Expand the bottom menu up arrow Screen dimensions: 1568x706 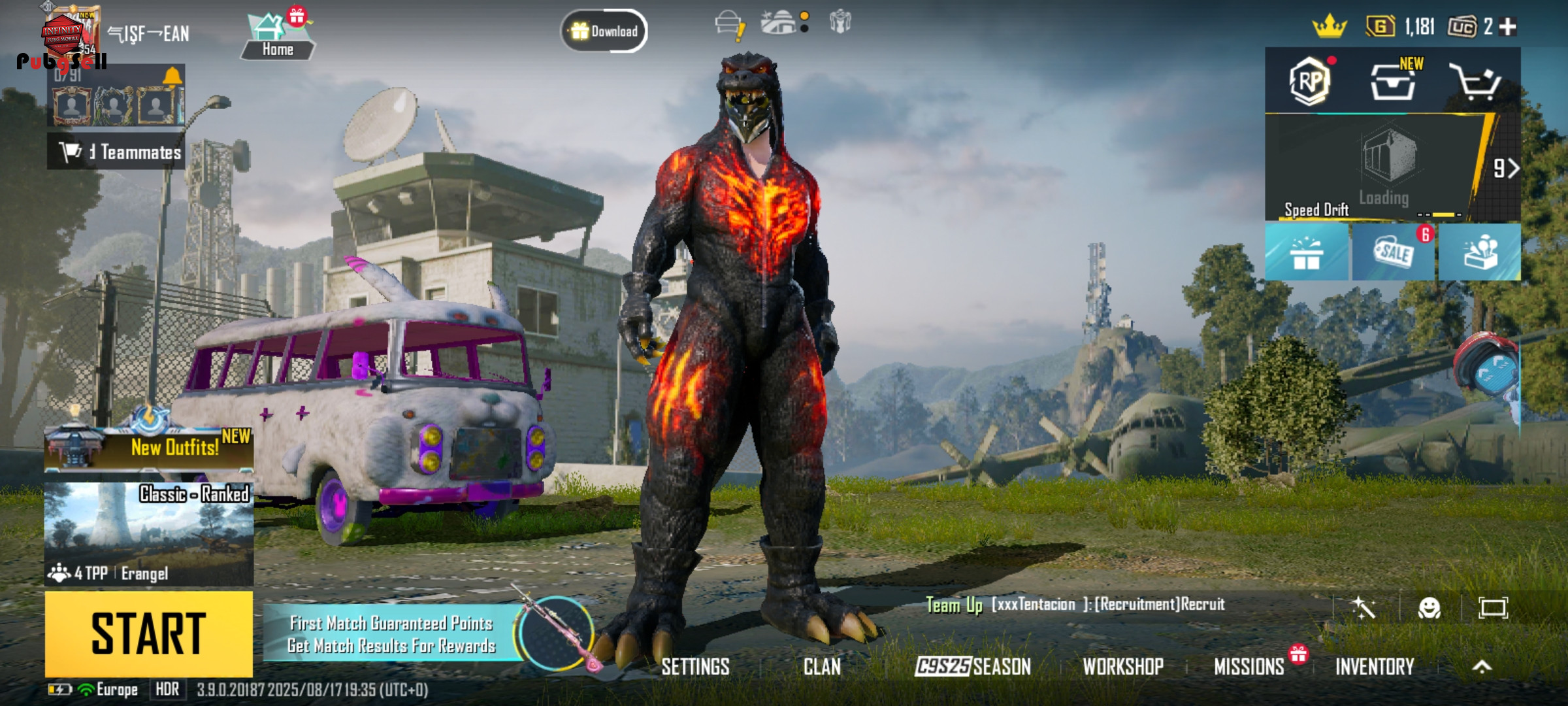click(1482, 667)
